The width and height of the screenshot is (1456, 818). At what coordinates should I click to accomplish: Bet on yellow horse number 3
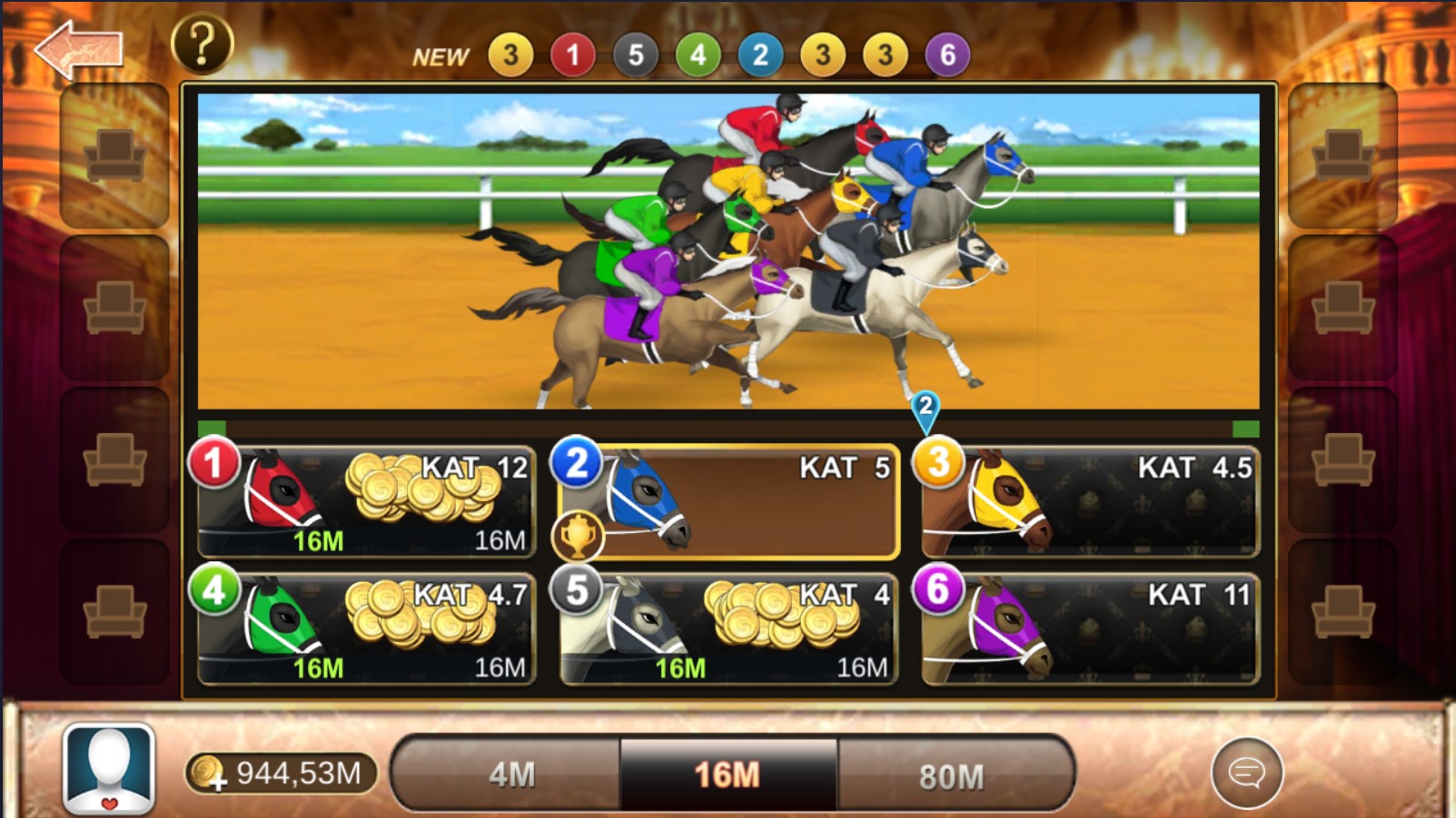click(1090, 501)
